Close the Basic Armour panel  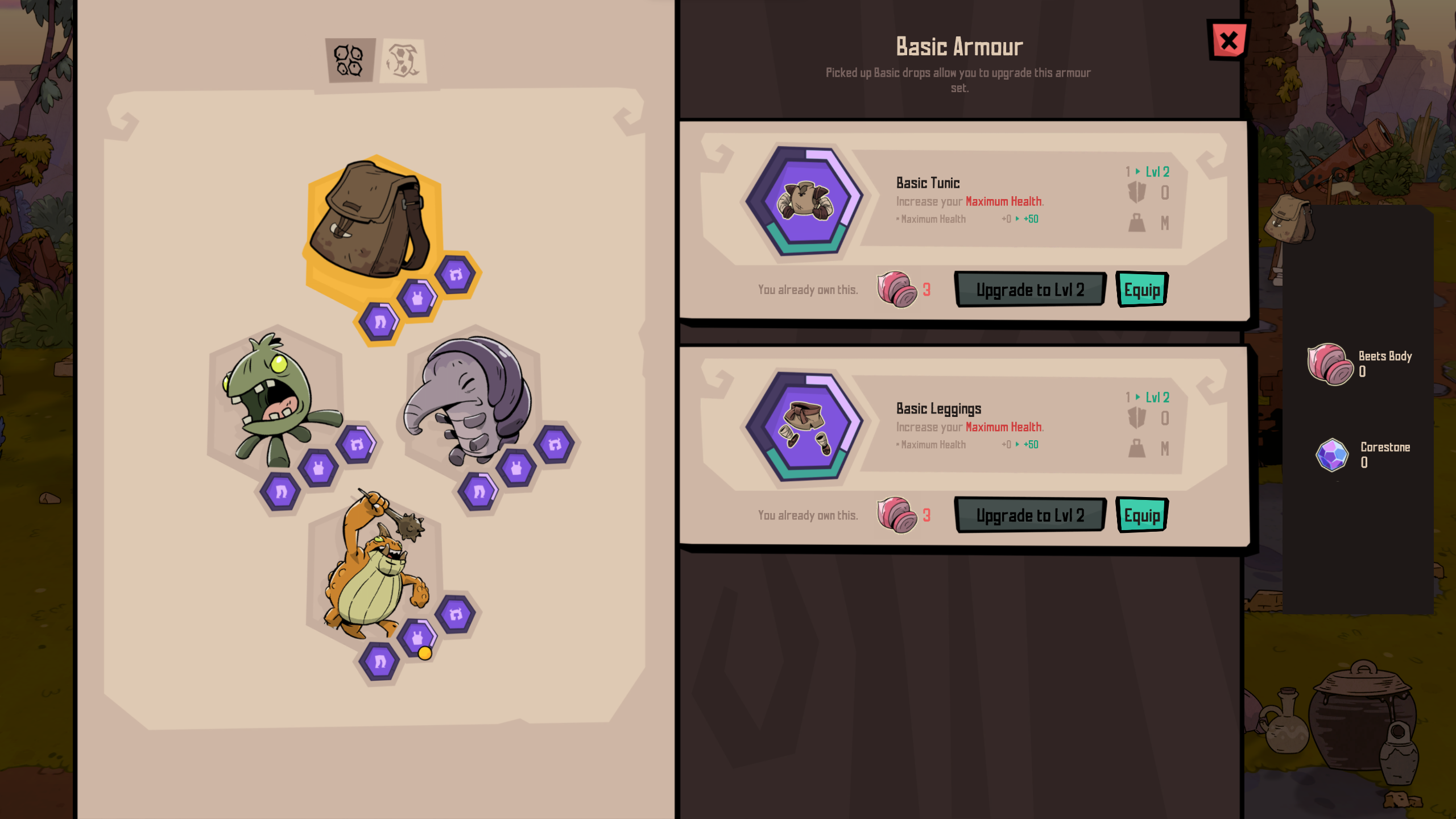[1228, 40]
